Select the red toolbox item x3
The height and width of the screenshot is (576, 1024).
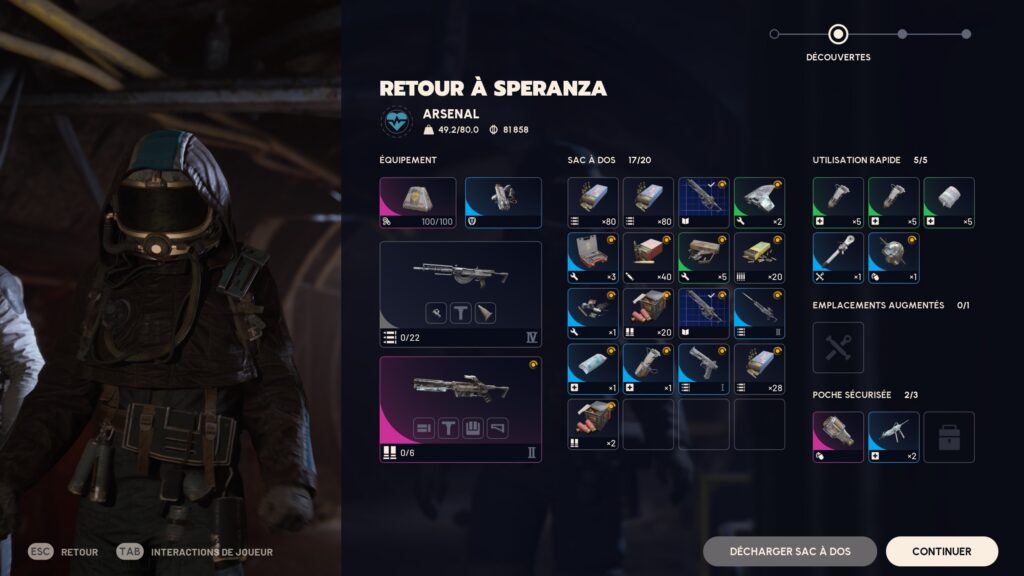click(593, 258)
